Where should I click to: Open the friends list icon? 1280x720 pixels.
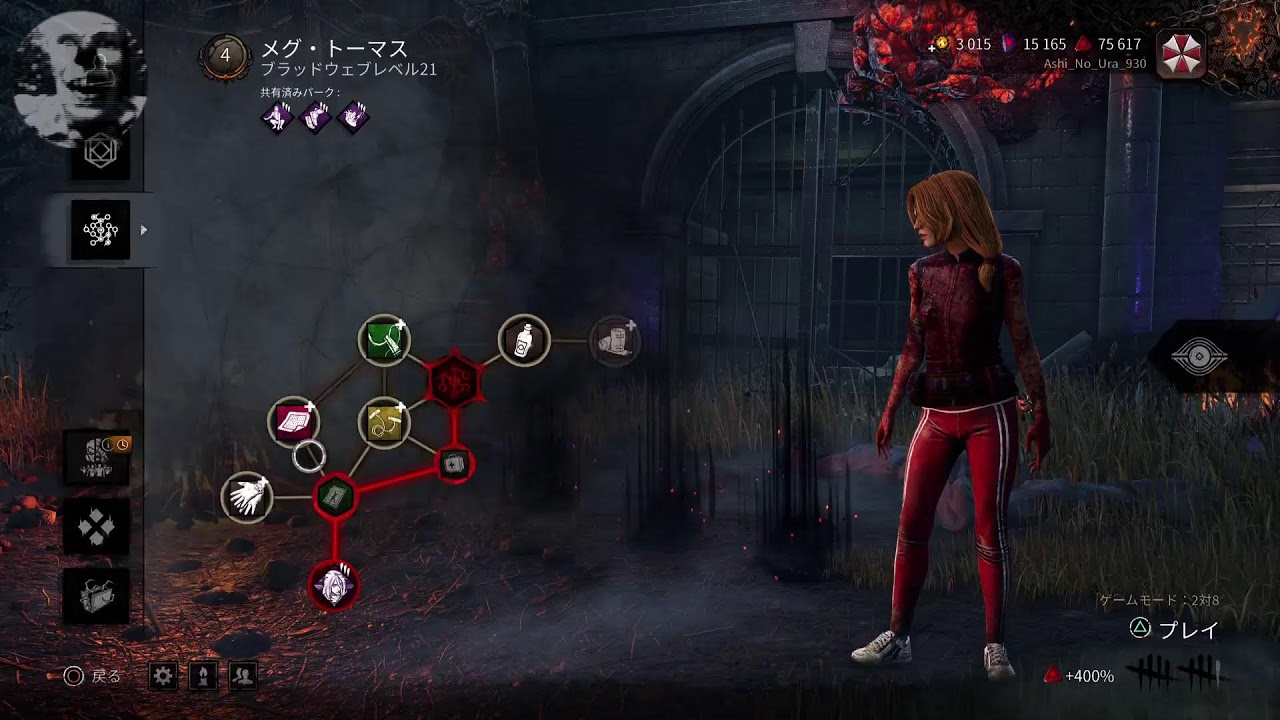click(x=243, y=676)
